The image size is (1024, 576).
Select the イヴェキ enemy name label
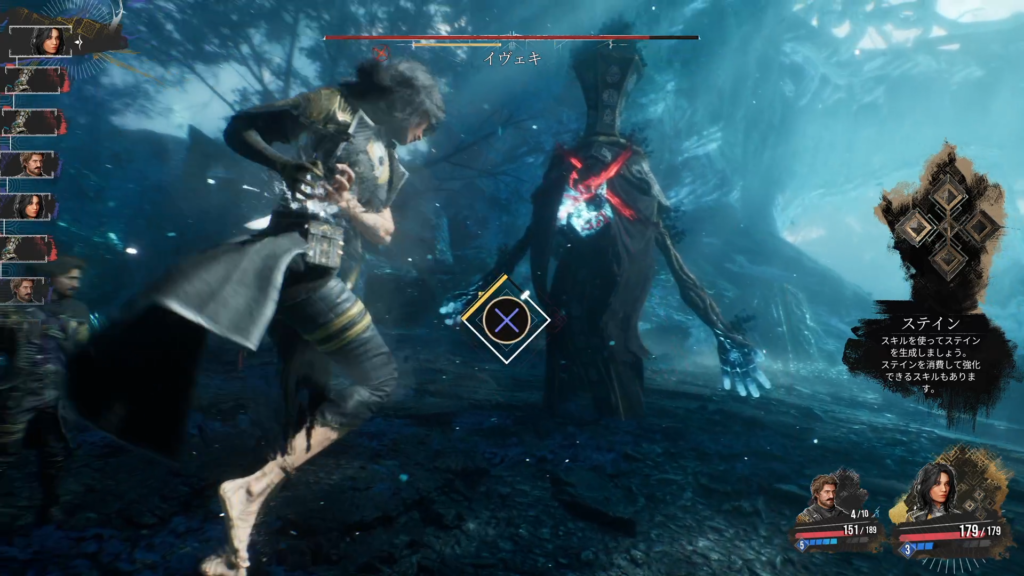tap(512, 58)
